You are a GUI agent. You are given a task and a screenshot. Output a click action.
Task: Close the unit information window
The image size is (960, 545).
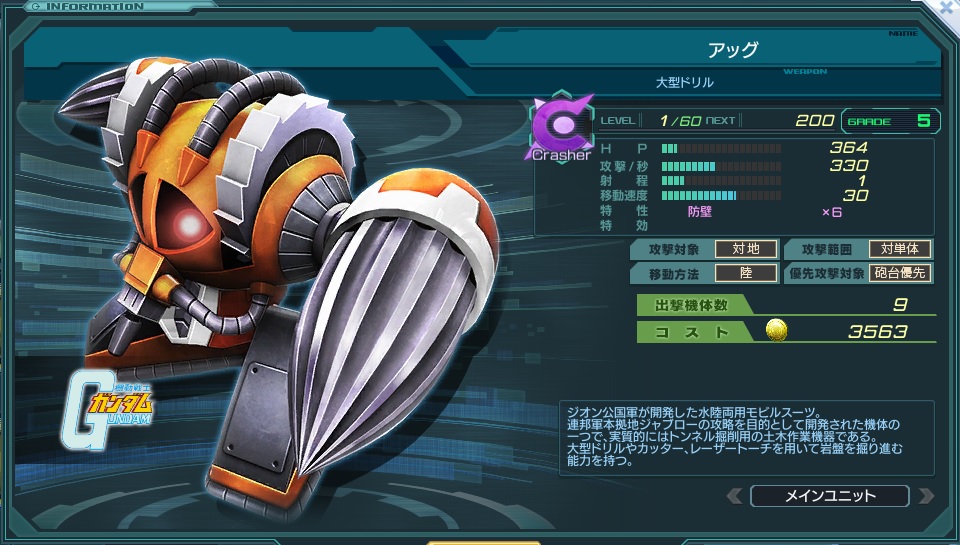click(x=947, y=8)
